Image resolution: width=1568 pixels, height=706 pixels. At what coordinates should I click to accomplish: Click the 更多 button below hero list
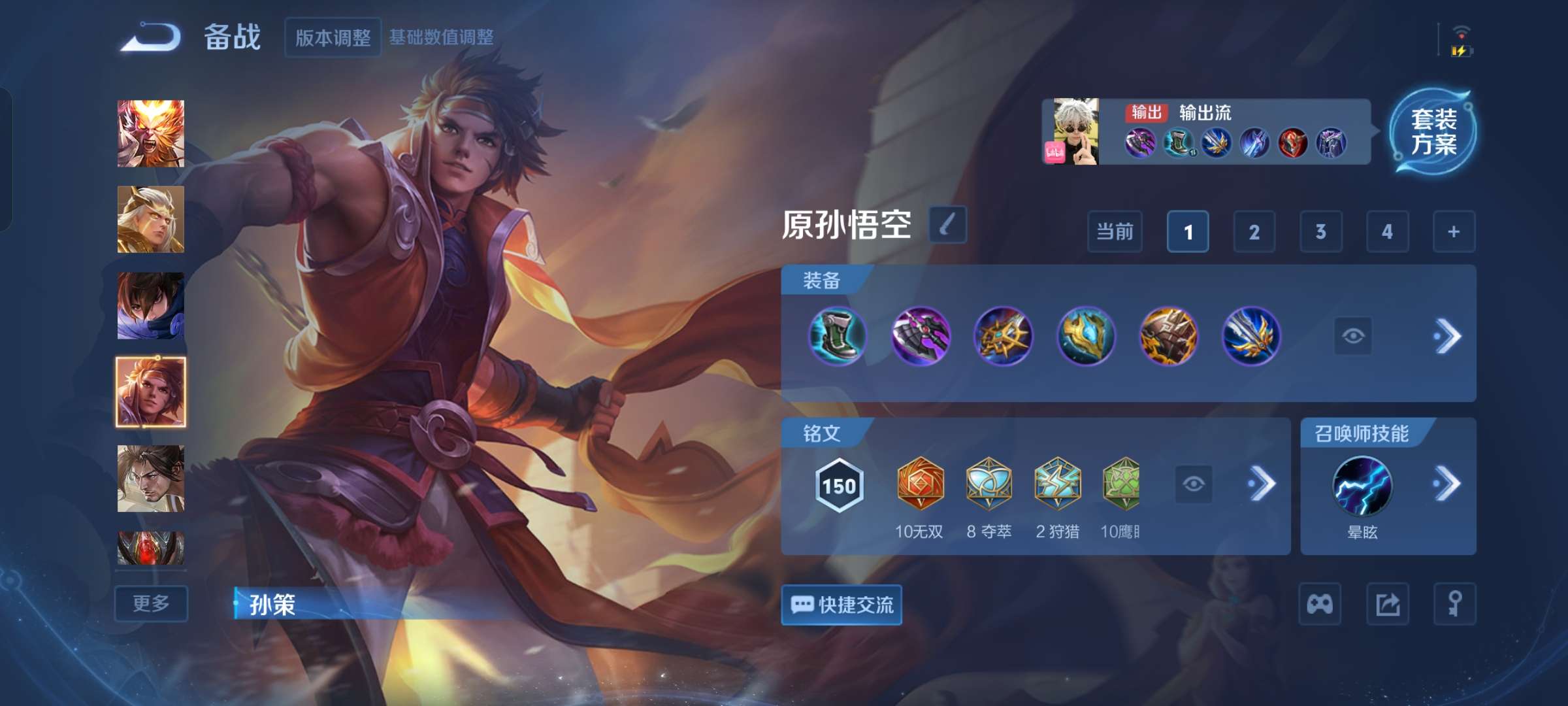150,603
